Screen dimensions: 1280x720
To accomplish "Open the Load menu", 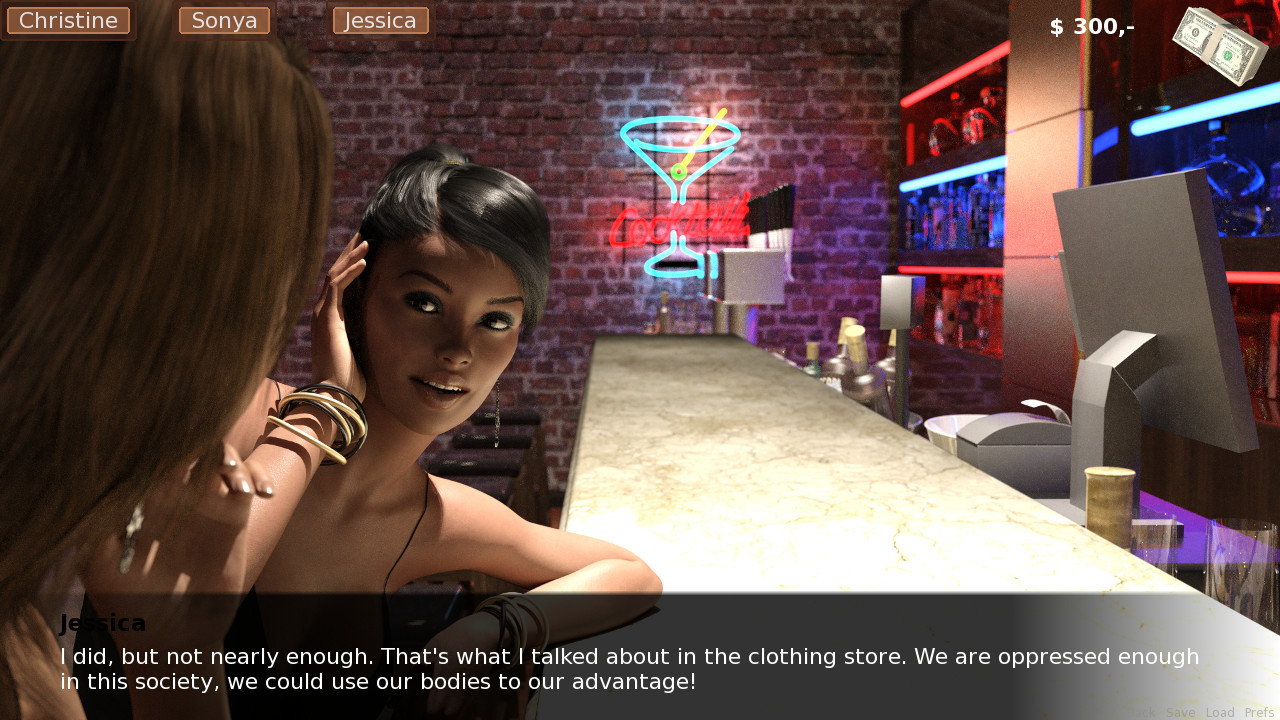I will [x=1220, y=713].
